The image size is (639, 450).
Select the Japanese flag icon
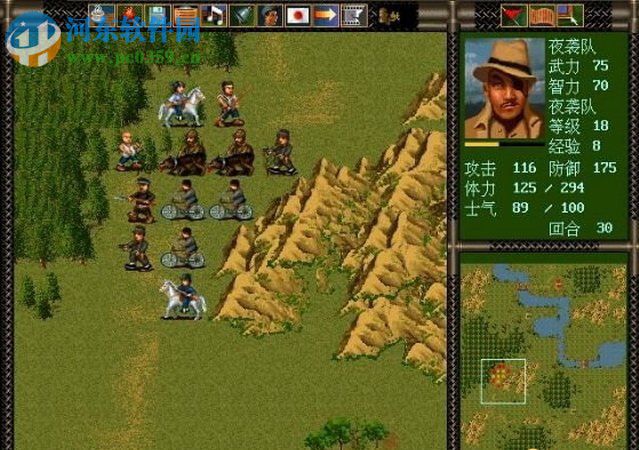click(x=297, y=14)
